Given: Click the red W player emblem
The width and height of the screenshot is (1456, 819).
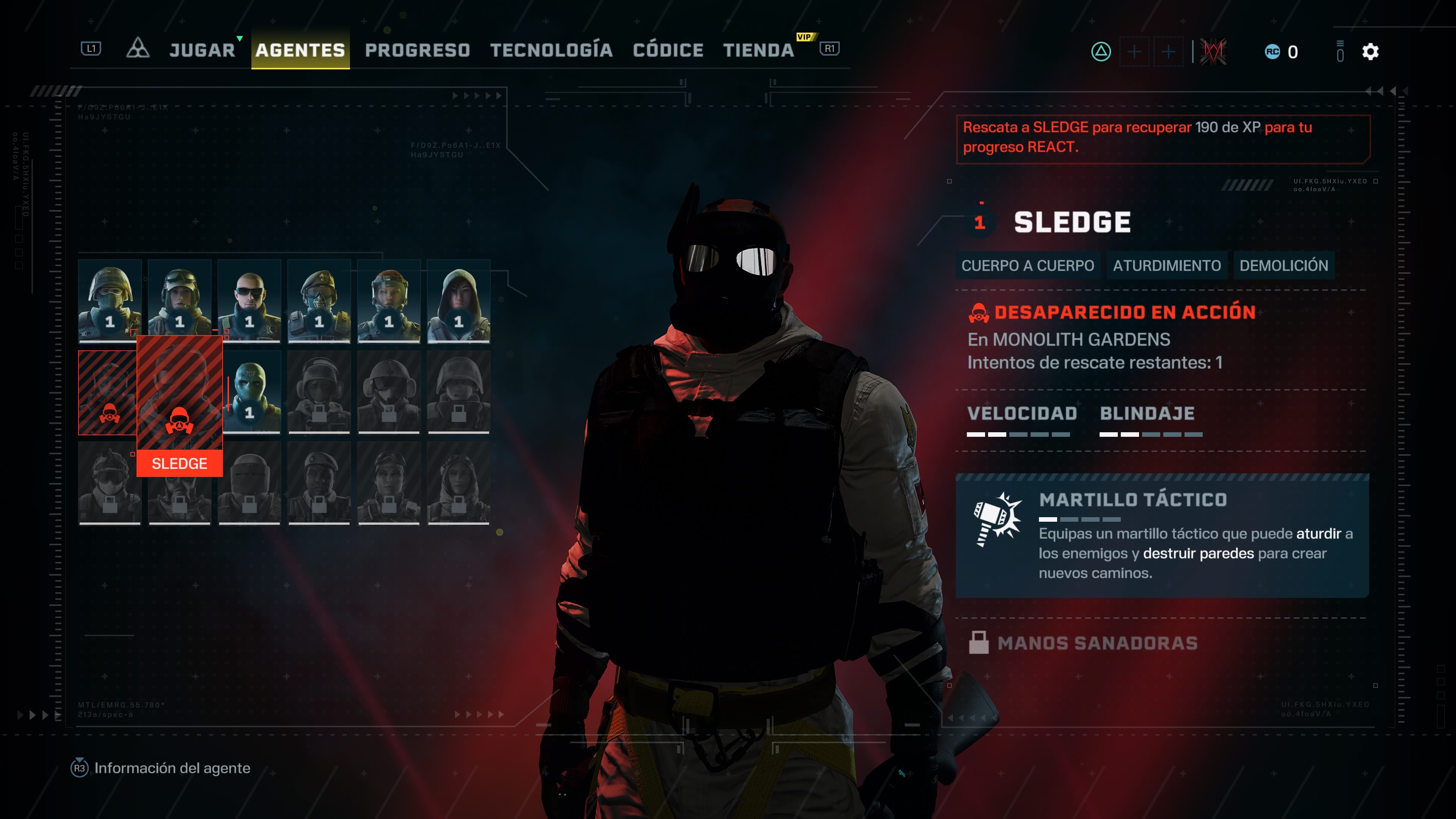Looking at the screenshot, I should click(x=1213, y=52).
